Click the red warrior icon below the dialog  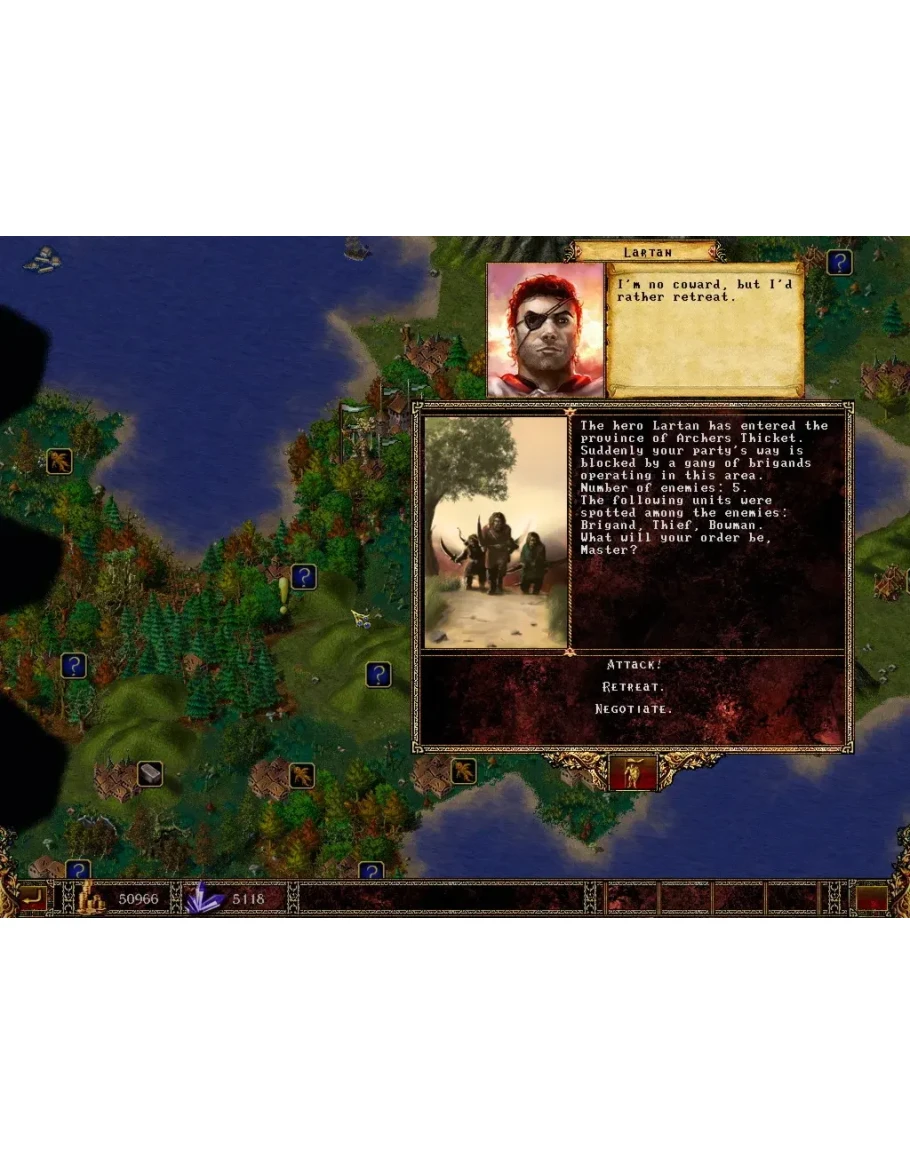tap(633, 772)
